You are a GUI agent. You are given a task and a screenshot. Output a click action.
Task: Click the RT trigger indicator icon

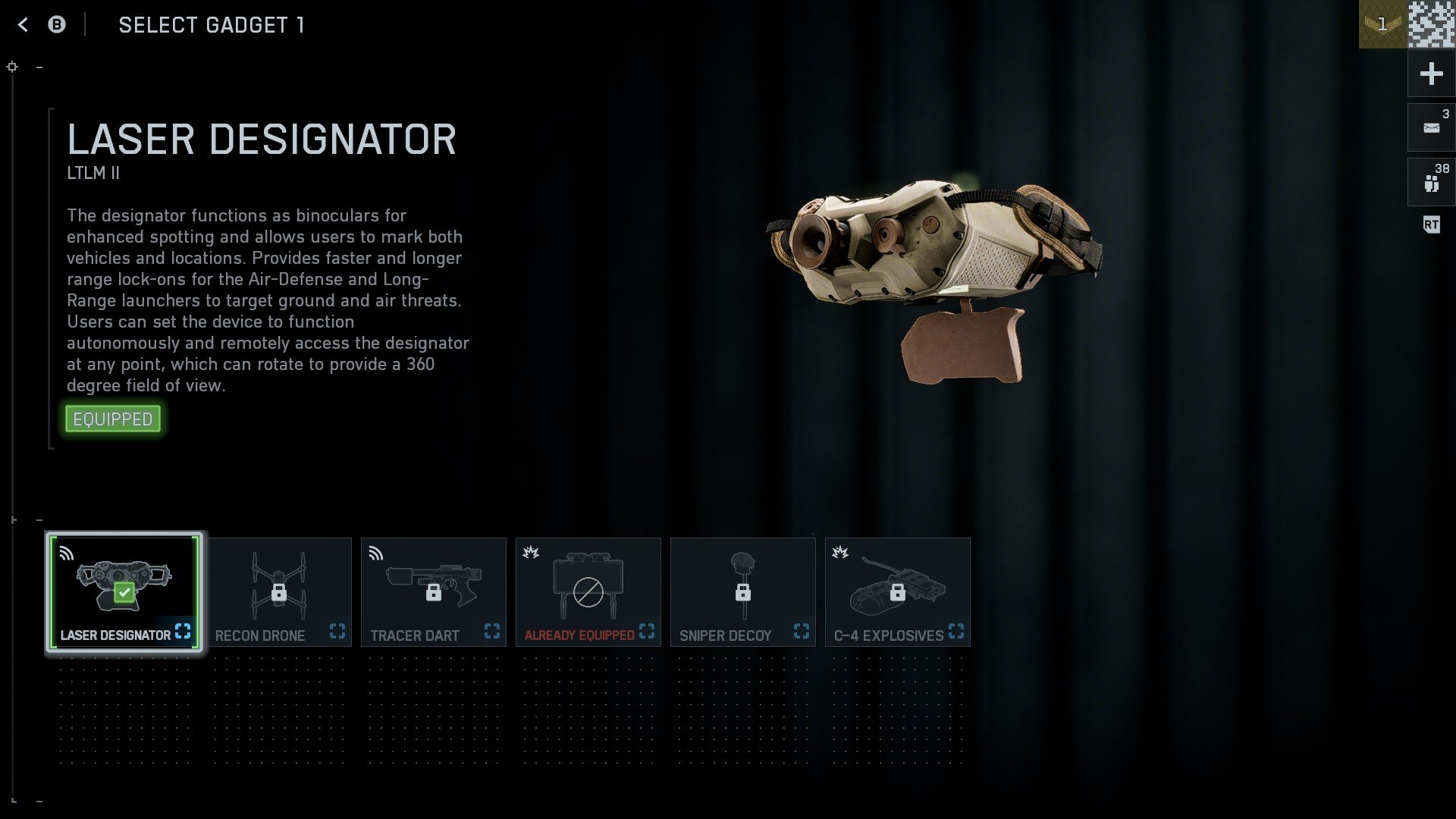coord(1432,224)
